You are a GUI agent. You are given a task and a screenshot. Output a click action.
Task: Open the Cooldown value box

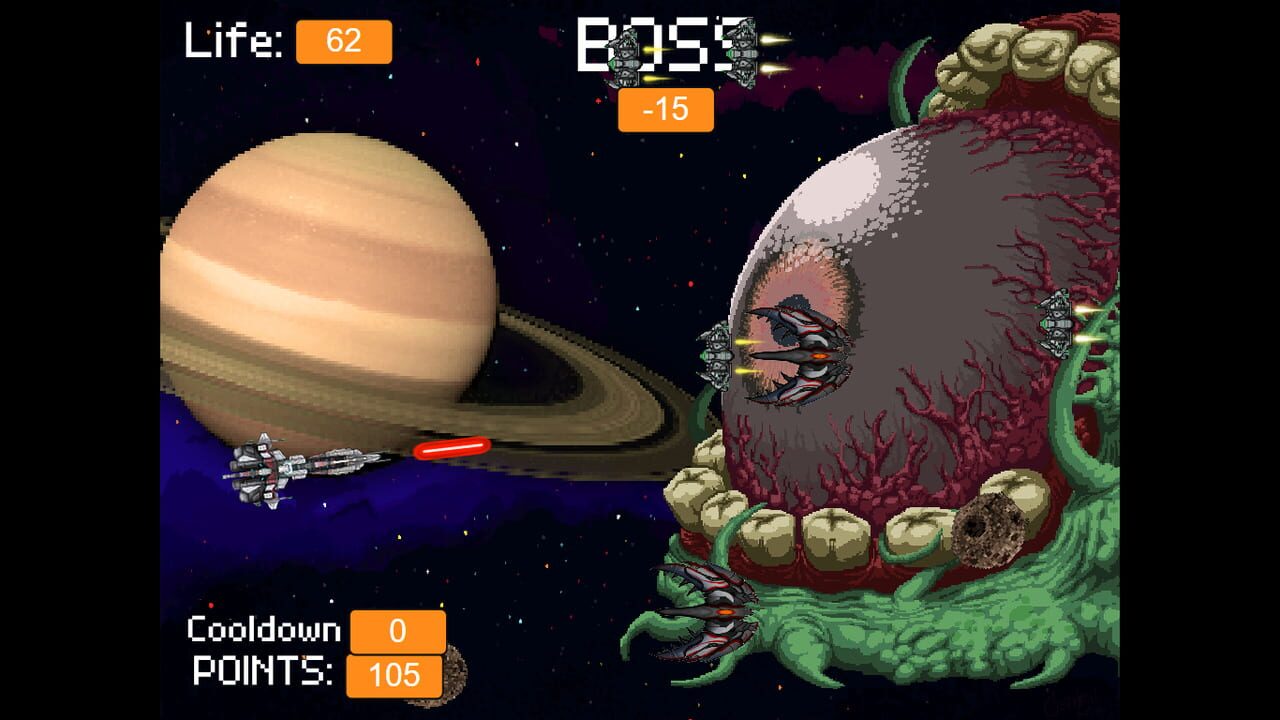point(397,631)
